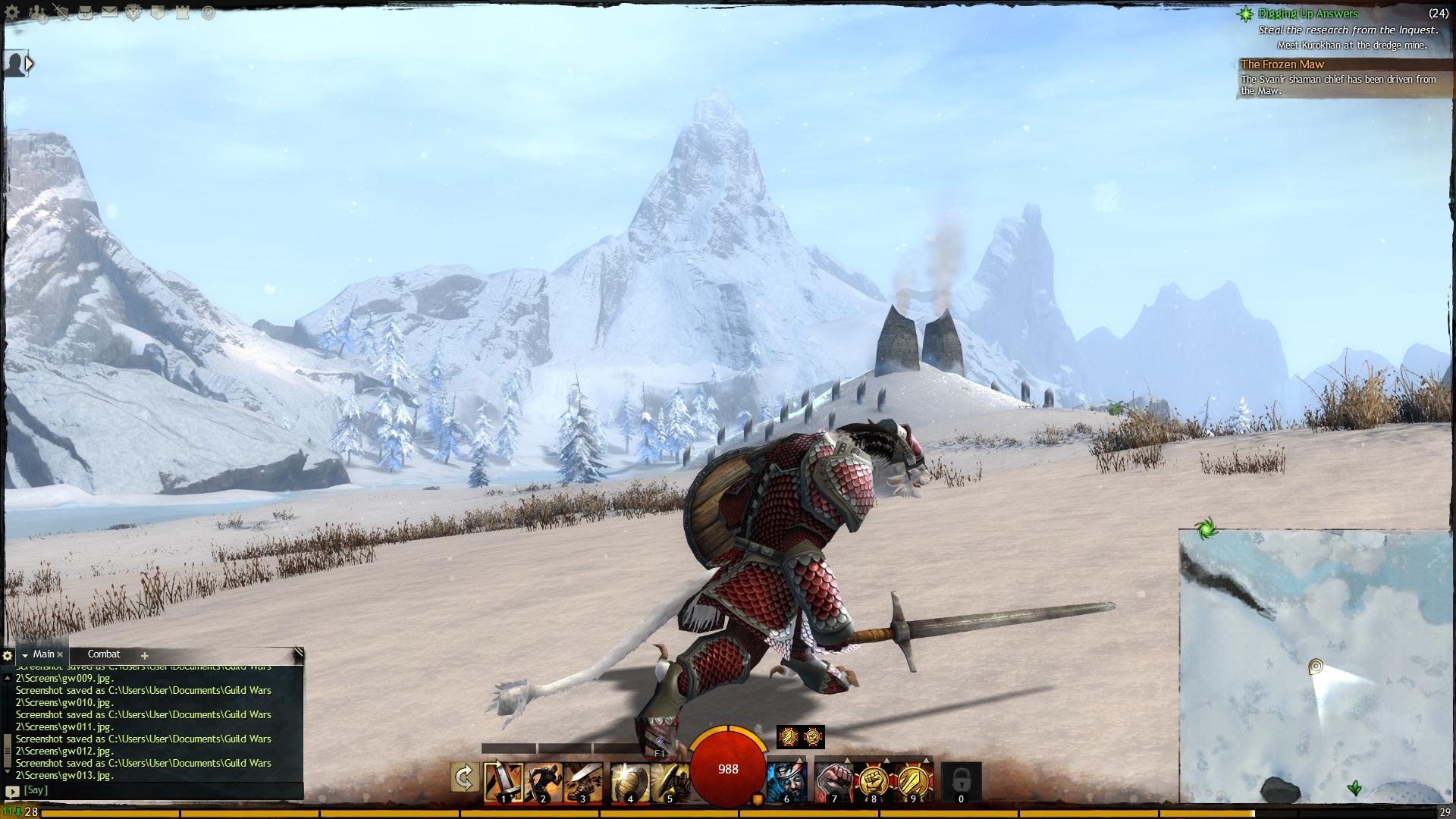Open the mail envelope icon
The width and height of the screenshot is (1456, 819).
point(110,13)
